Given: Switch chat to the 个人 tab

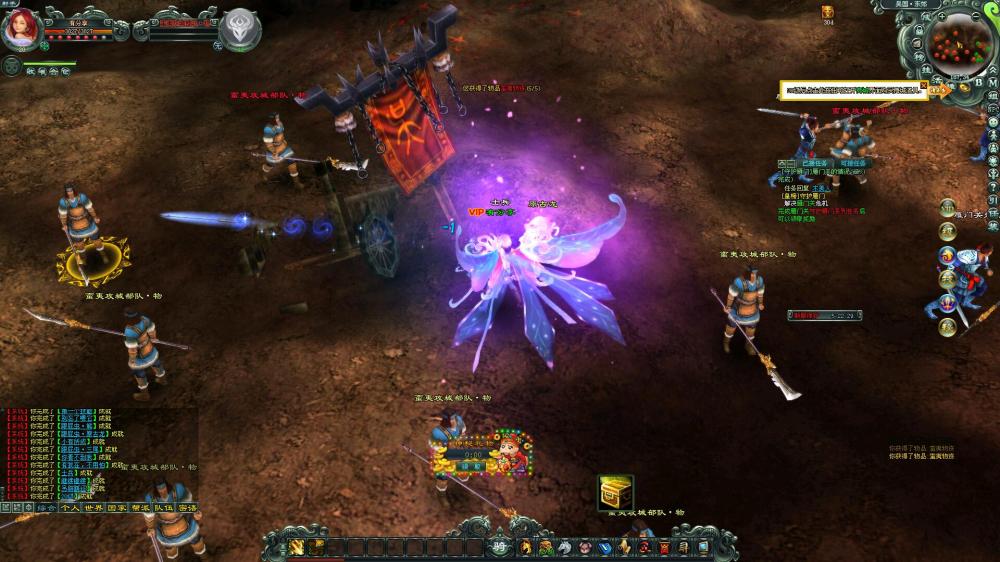Looking at the screenshot, I should coord(70,508).
